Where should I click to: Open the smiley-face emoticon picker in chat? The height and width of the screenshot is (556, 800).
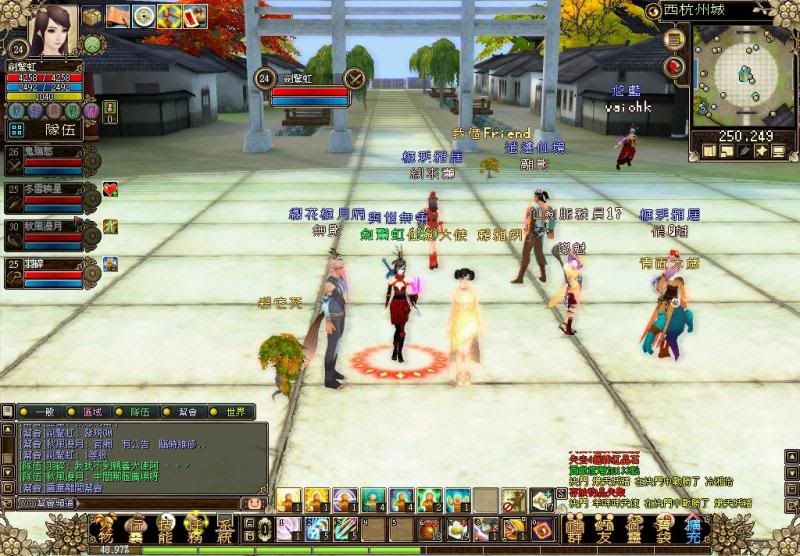(255, 503)
